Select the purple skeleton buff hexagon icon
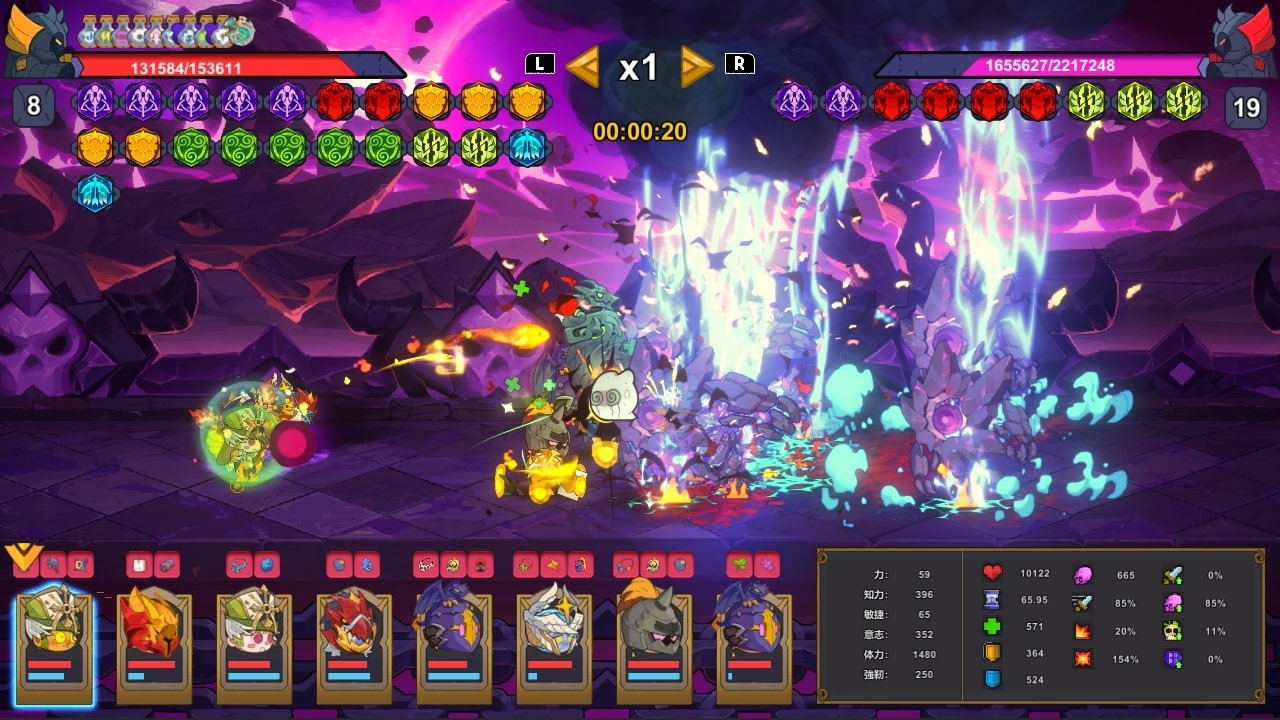Image resolution: width=1280 pixels, height=720 pixels. pyautogui.click(x=95, y=103)
